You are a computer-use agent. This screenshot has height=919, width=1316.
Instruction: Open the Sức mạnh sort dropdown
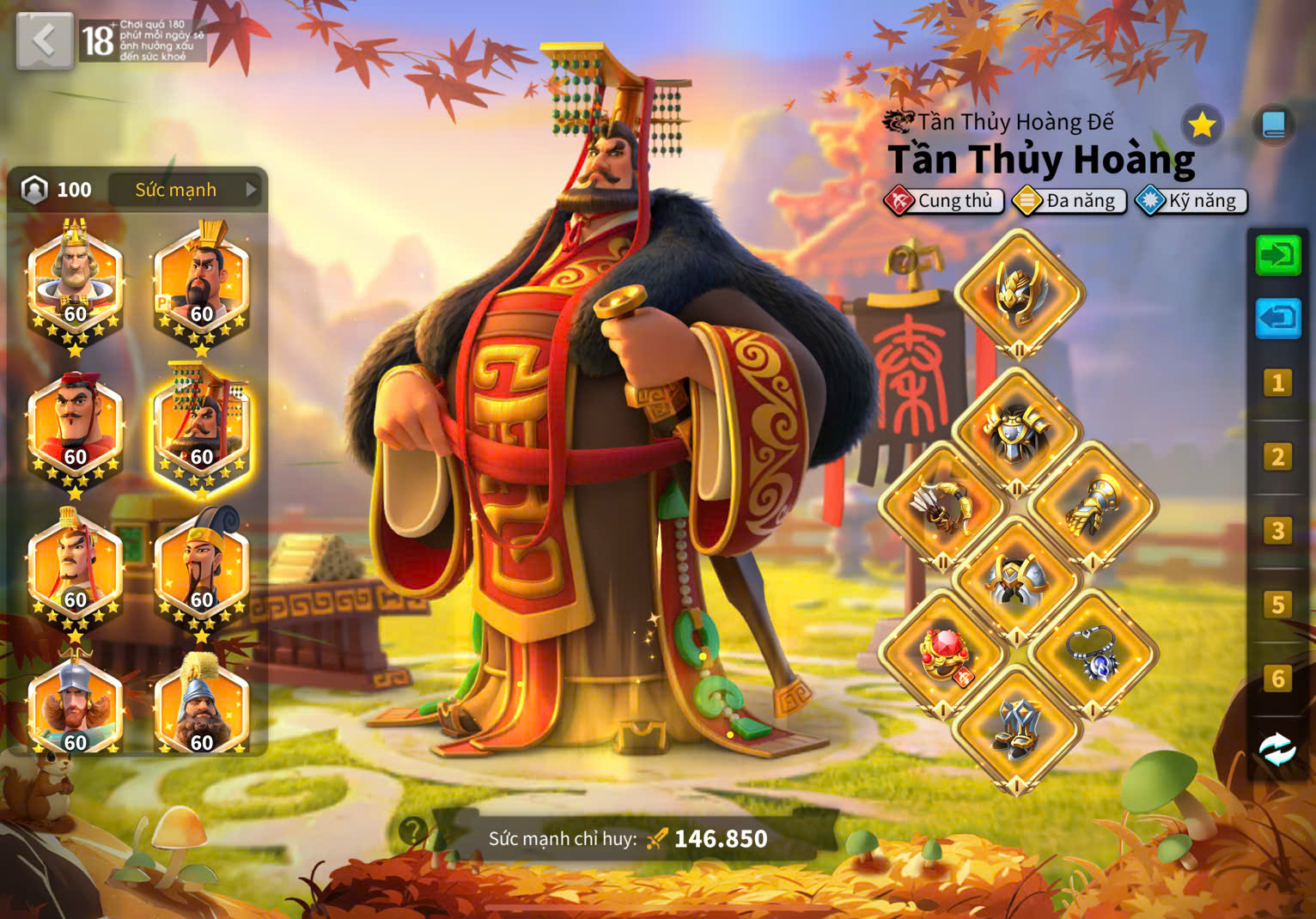186,190
